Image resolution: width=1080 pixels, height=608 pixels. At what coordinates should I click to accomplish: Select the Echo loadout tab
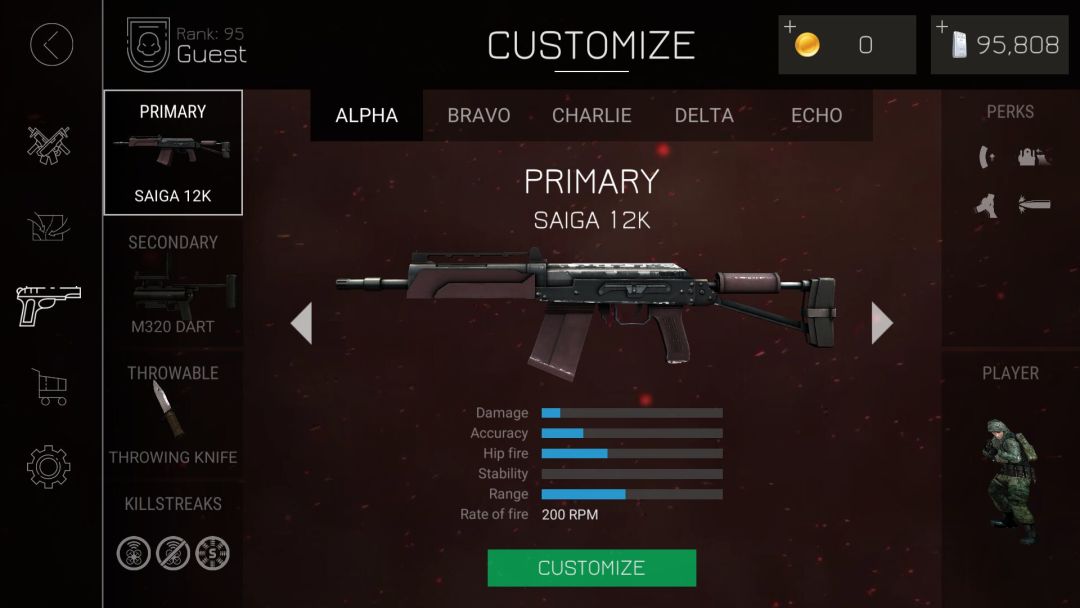click(816, 116)
